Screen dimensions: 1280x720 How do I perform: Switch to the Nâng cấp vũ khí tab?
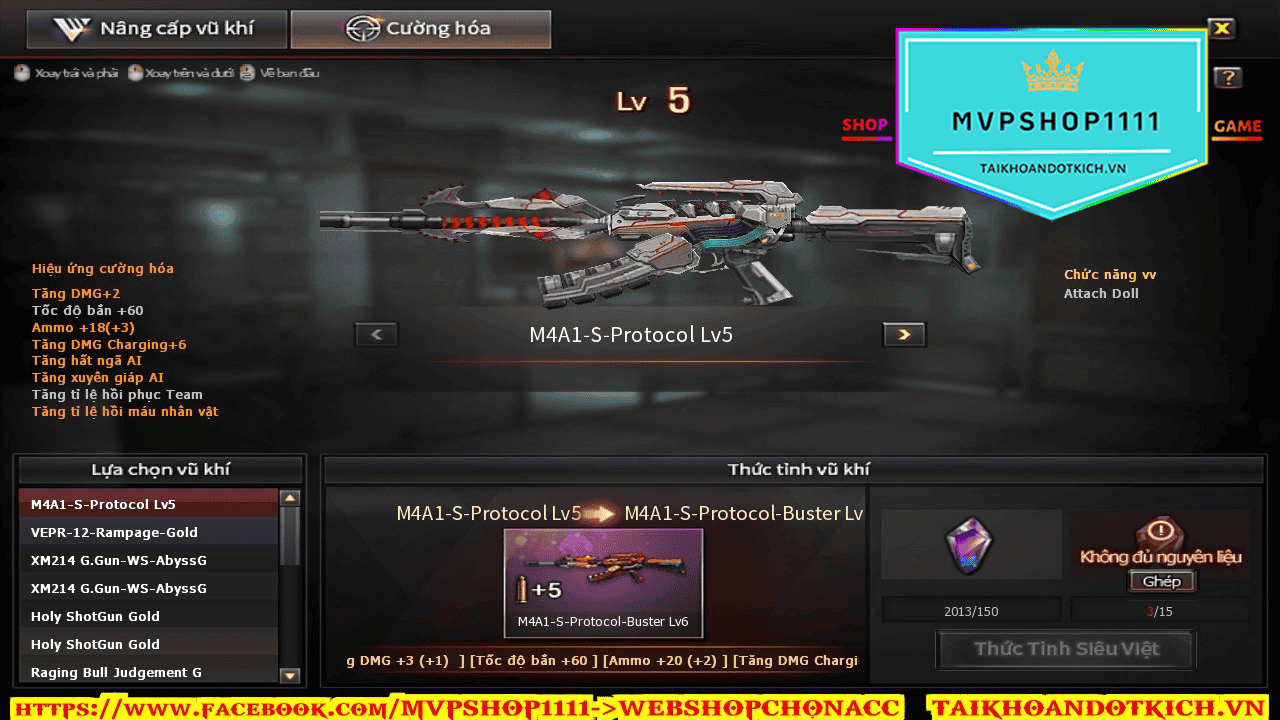point(157,30)
